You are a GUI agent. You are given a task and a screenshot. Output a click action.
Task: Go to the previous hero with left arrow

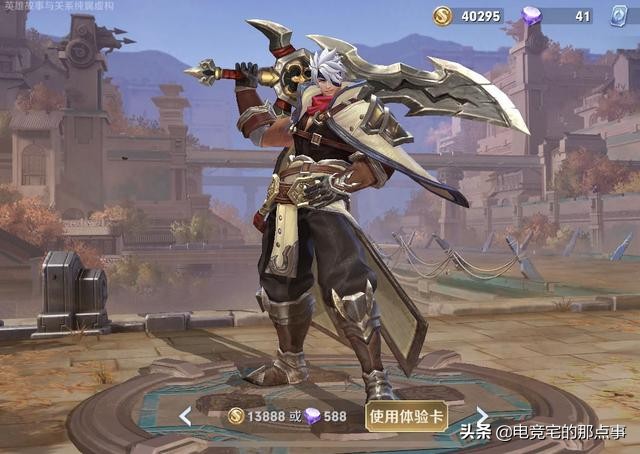pos(185,416)
